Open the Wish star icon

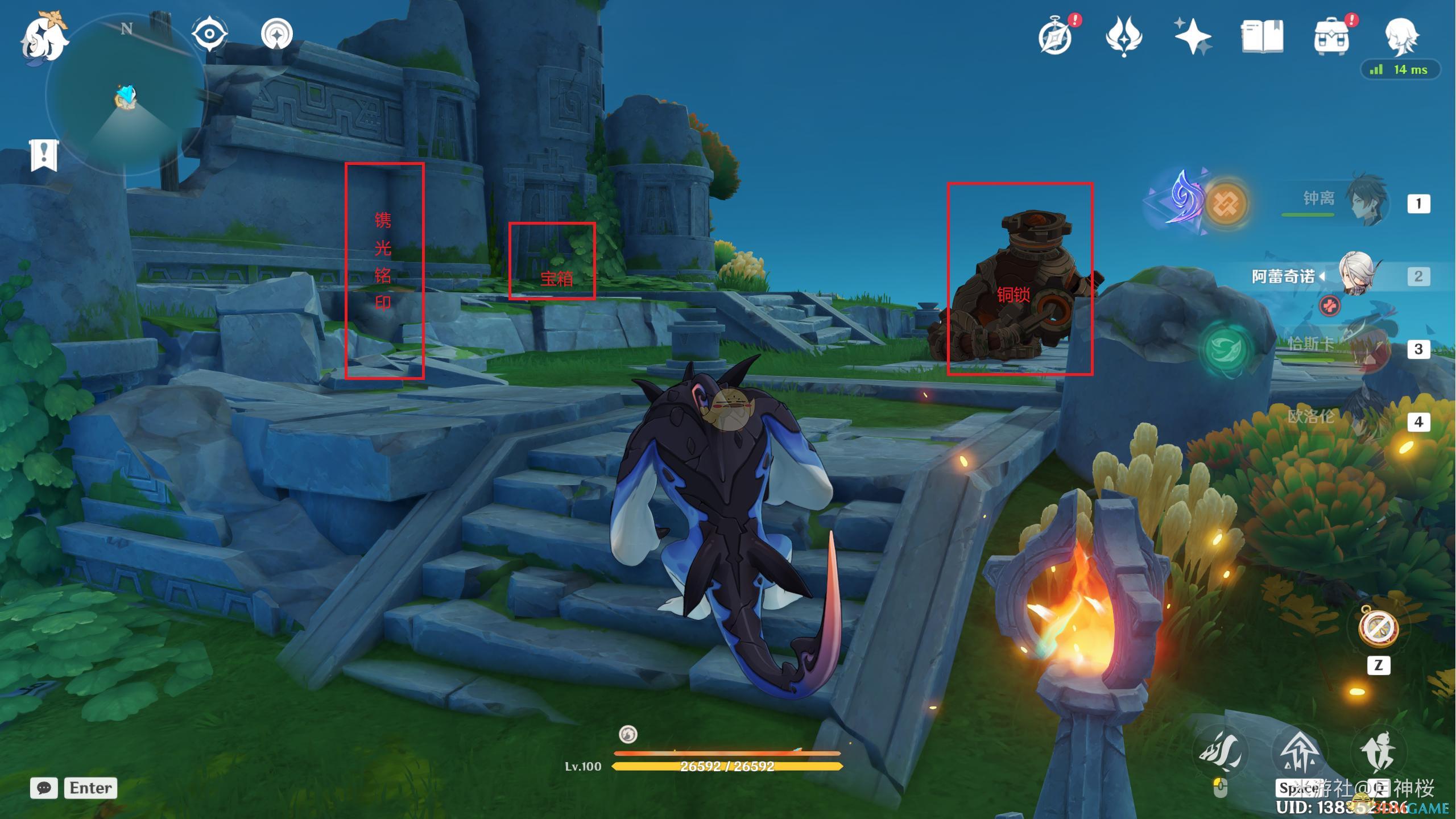pos(1193,36)
